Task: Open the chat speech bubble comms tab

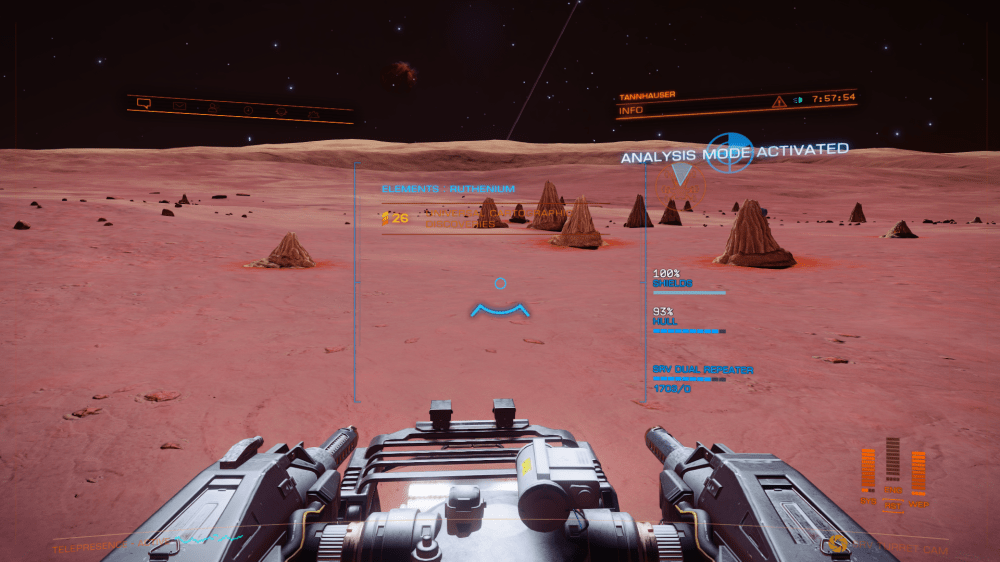Action: coord(144,103)
